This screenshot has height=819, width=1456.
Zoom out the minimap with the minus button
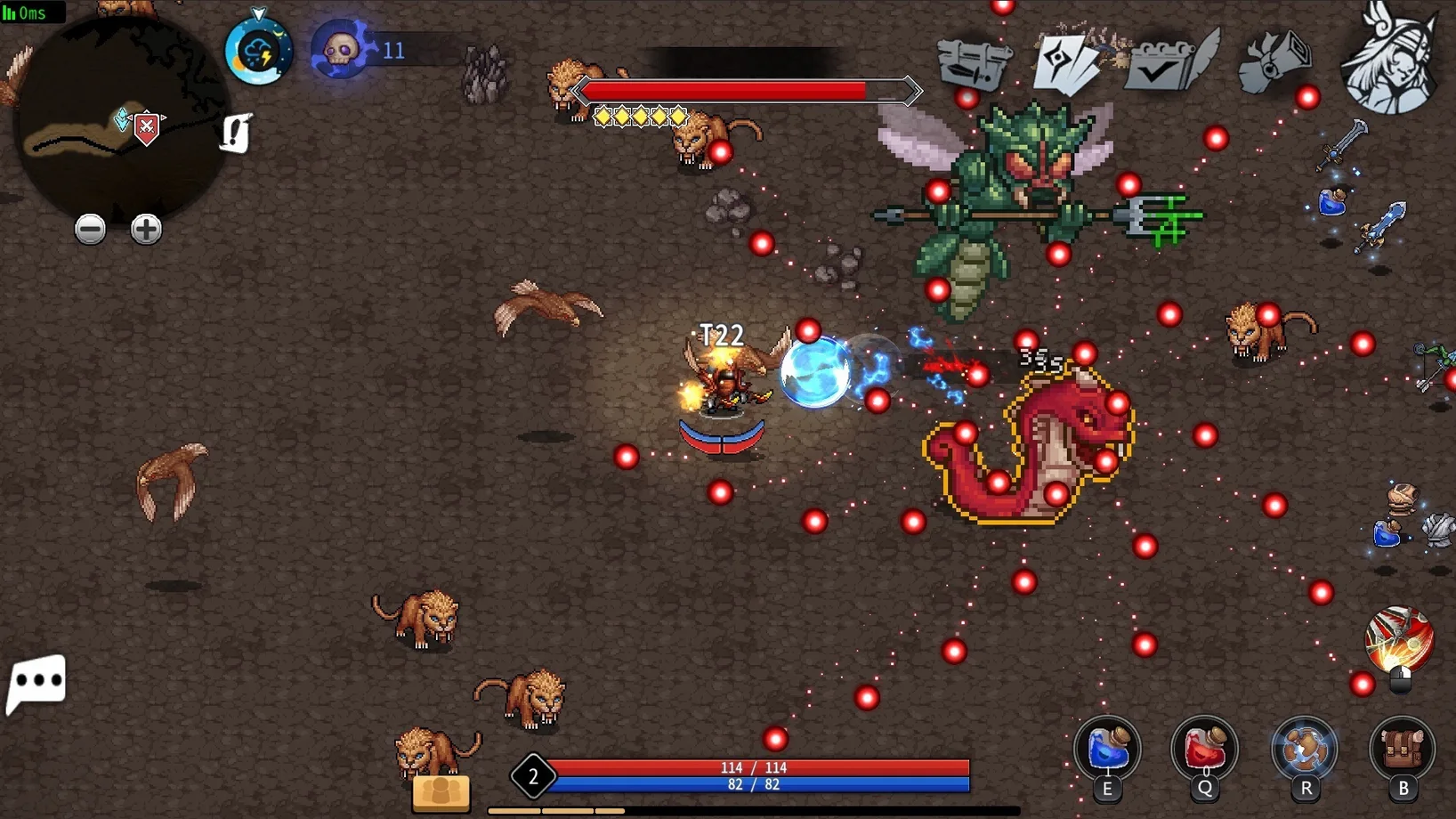[x=90, y=230]
